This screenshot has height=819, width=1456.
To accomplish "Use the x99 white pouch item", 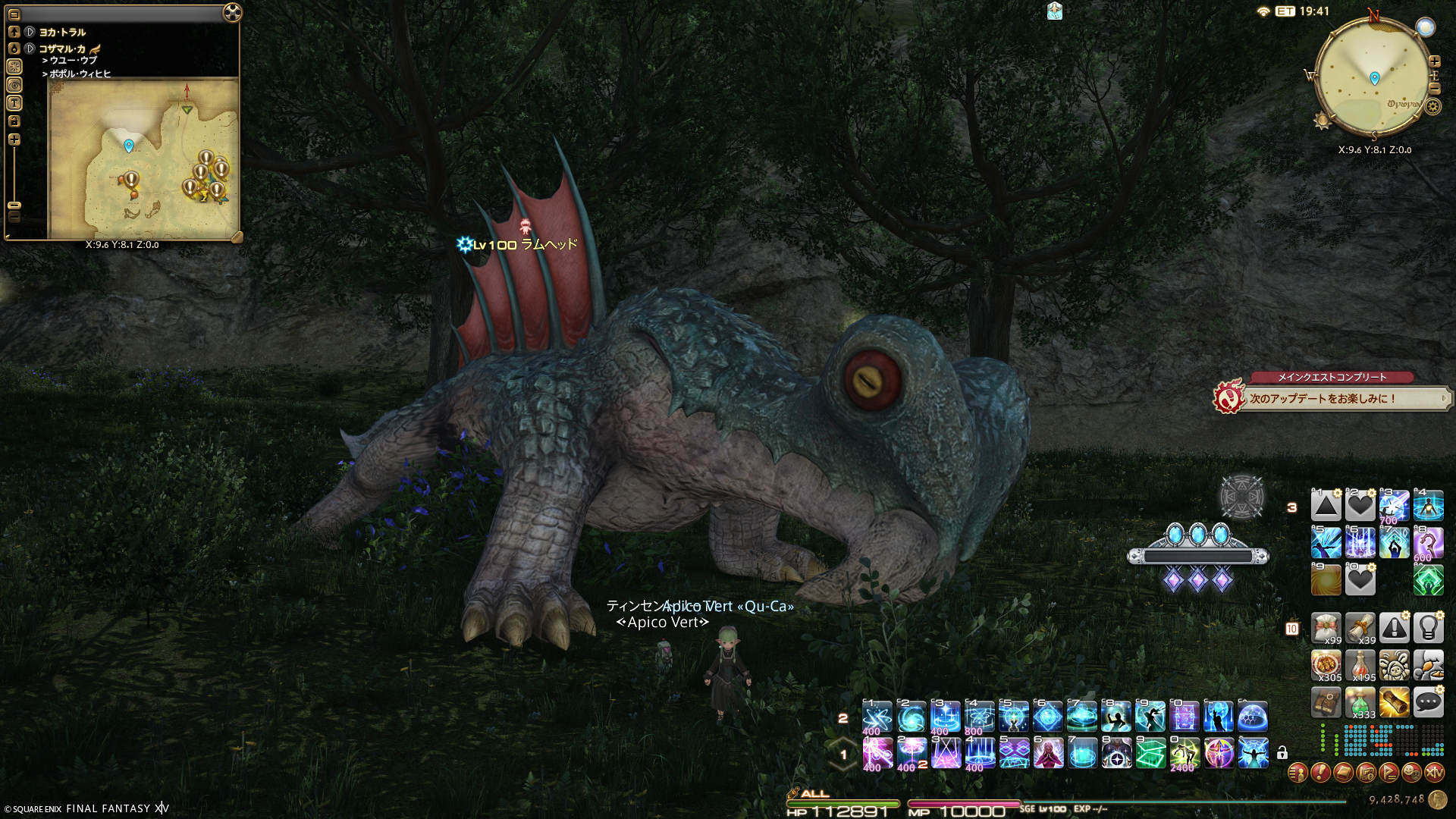I will point(1326,629).
